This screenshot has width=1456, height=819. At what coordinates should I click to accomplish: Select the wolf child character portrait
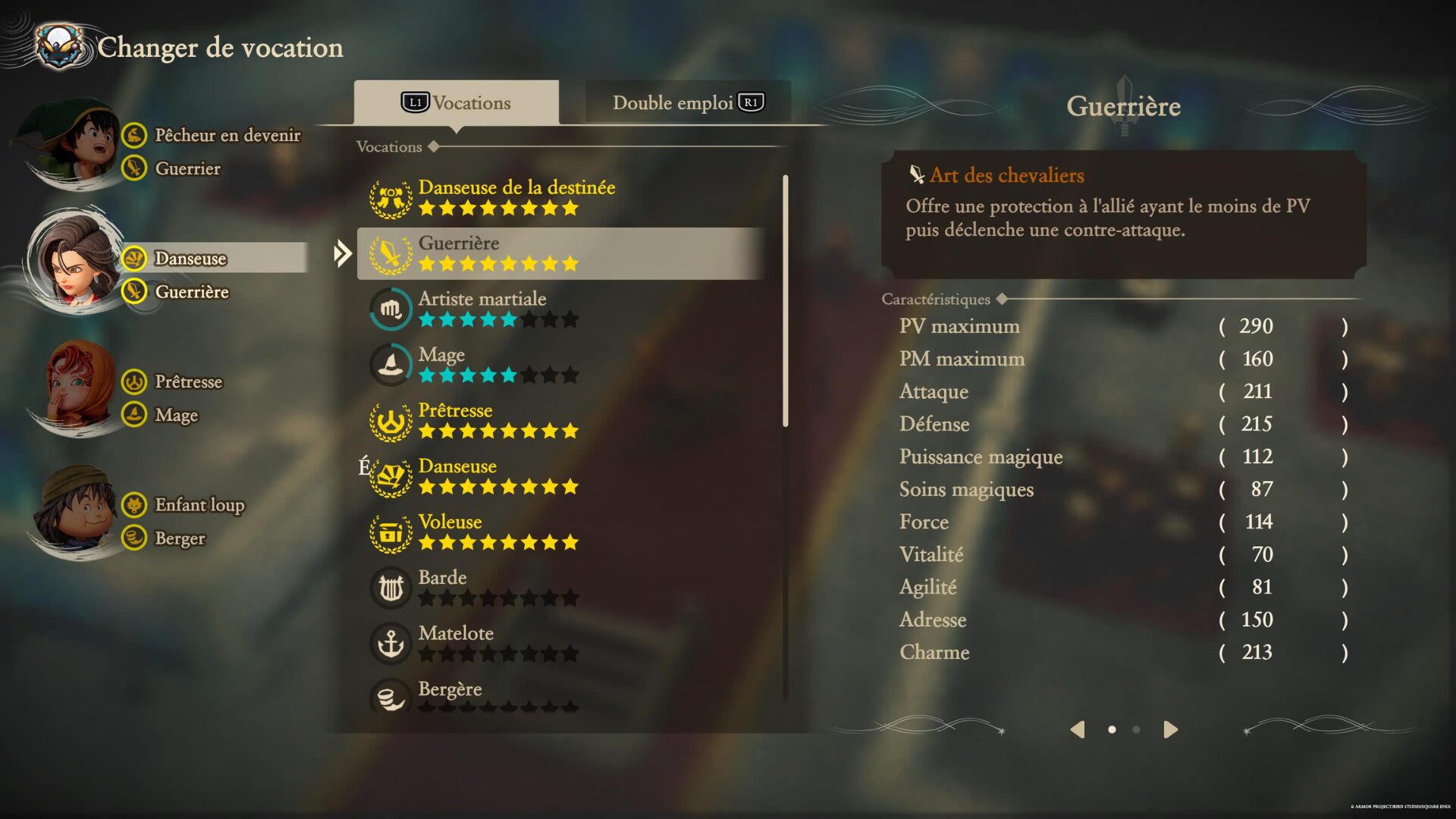[76, 512]
